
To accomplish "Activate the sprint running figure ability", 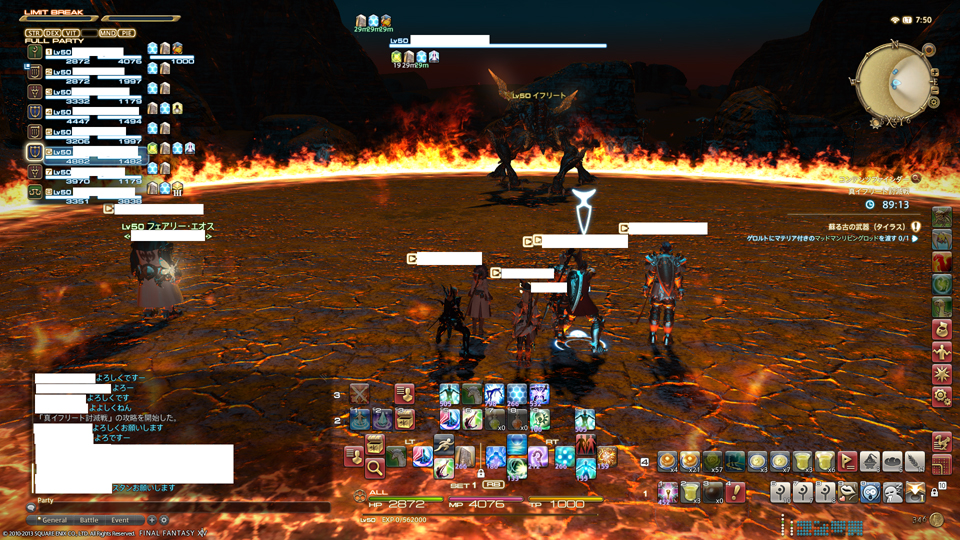I will (x=444, y=446).
